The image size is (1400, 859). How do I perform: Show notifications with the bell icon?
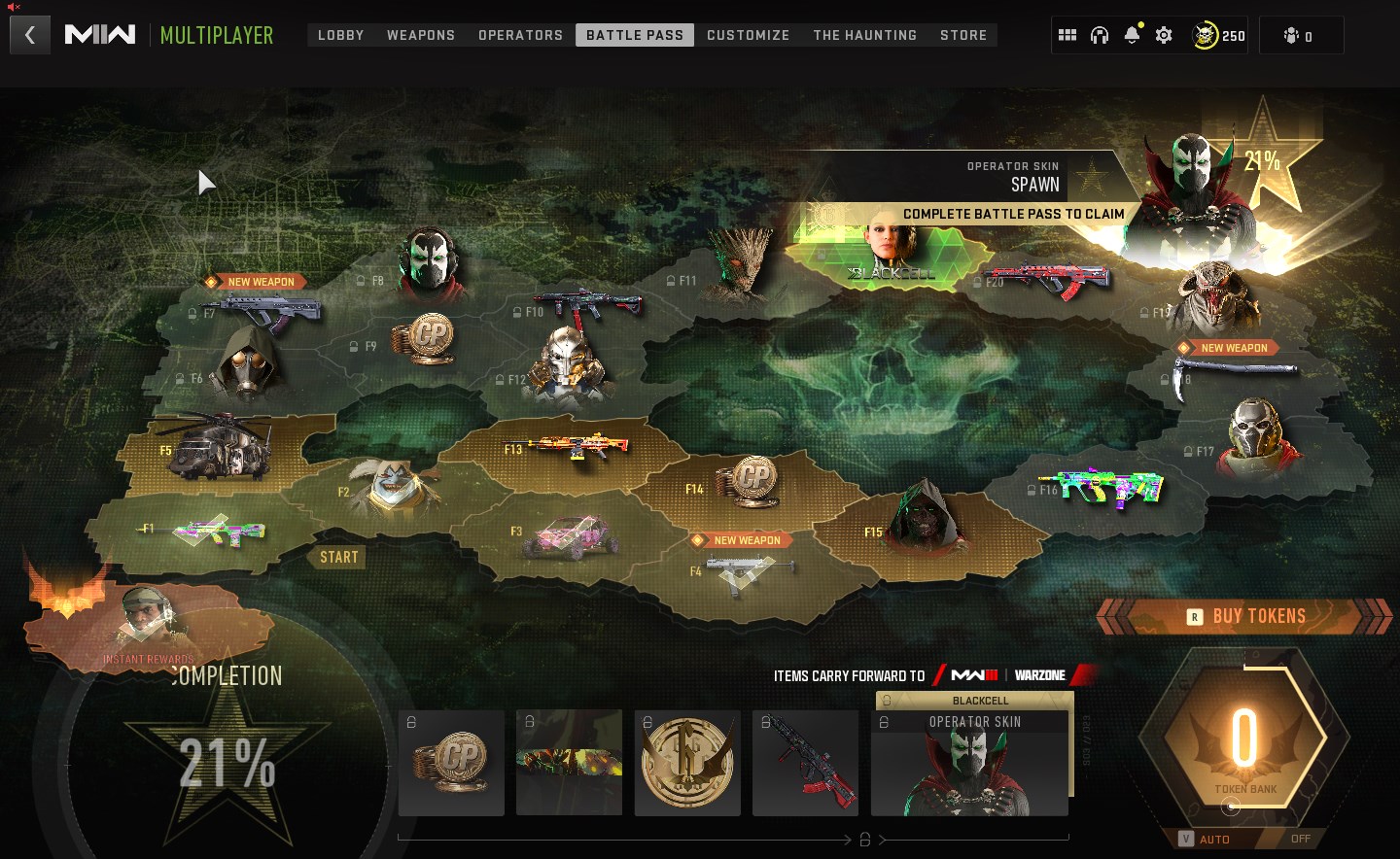pyautogui.click(x=1132, y=35)
